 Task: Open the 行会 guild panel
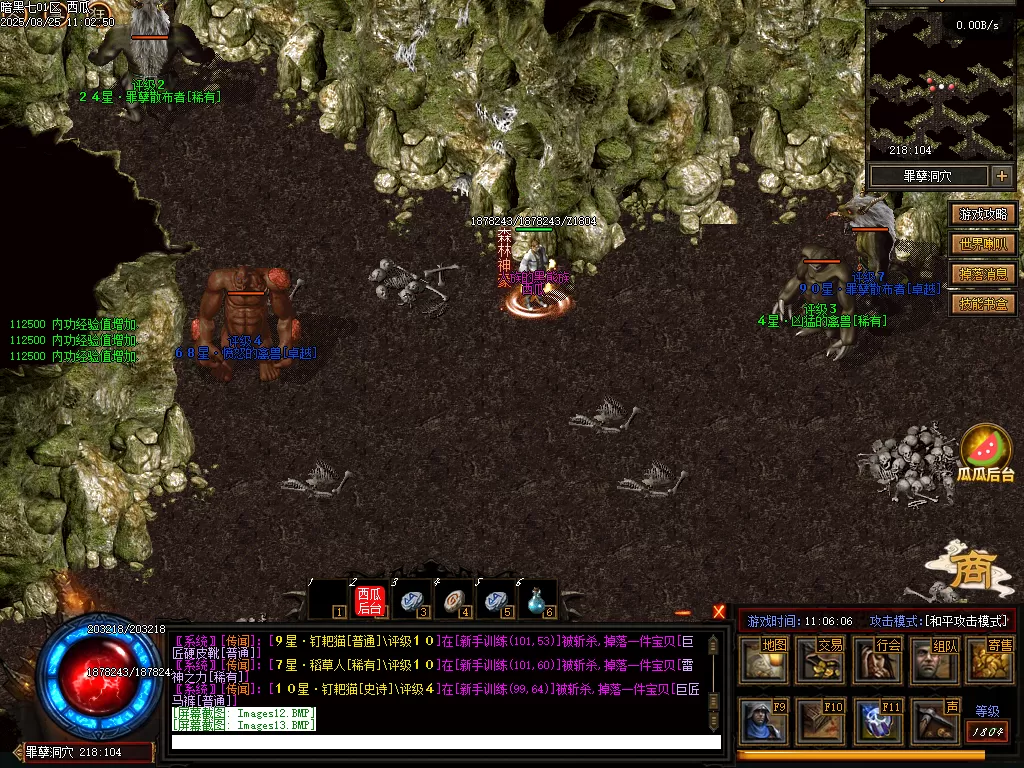(x=877, y=660)
